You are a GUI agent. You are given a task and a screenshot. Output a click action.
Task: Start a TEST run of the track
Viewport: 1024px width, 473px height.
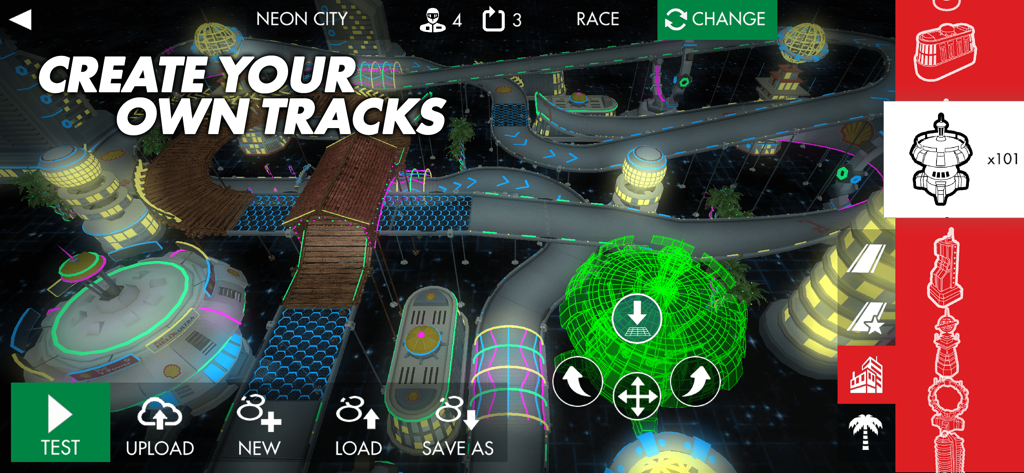[60, 423]
